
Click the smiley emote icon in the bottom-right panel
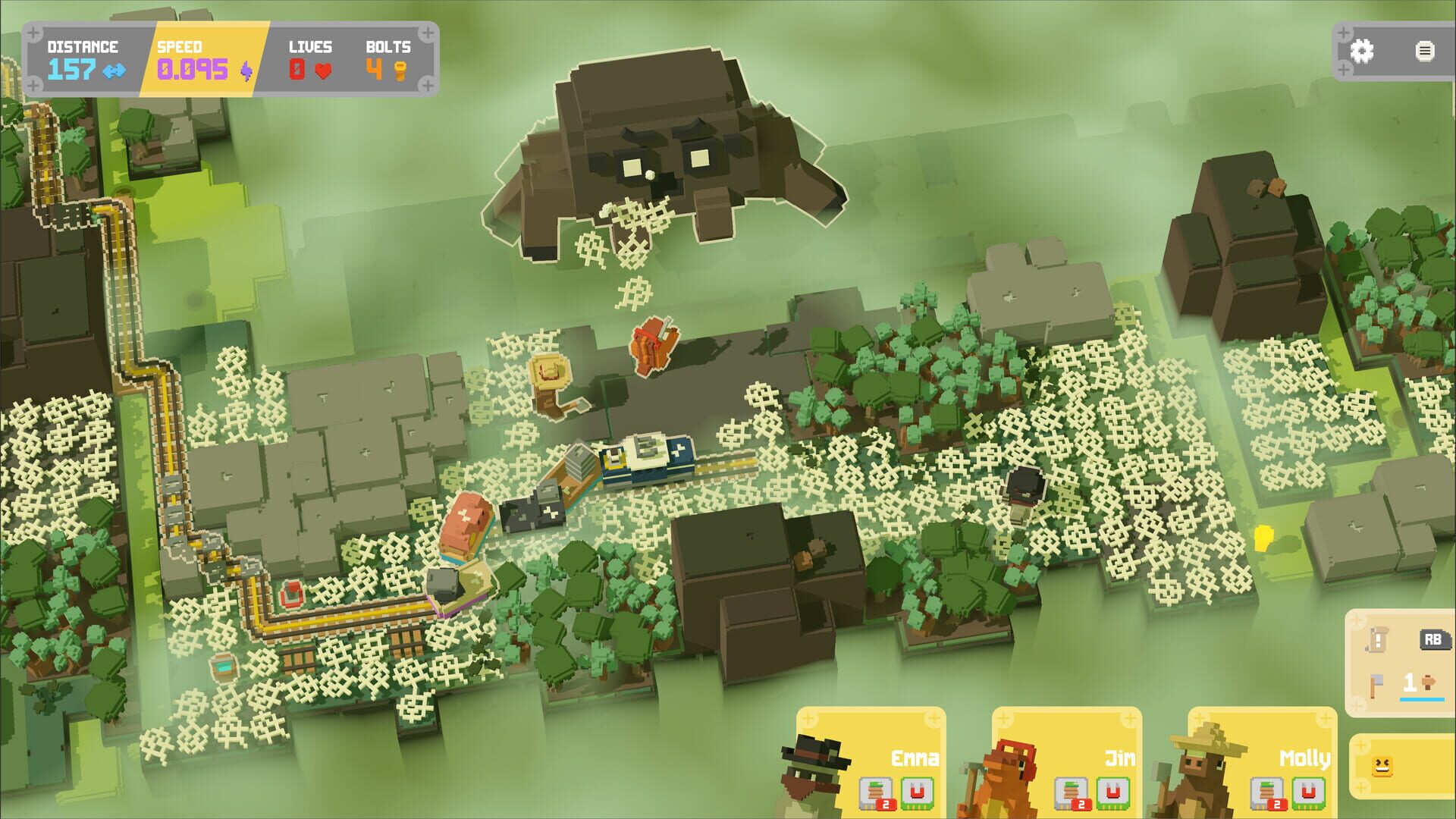1382,767
